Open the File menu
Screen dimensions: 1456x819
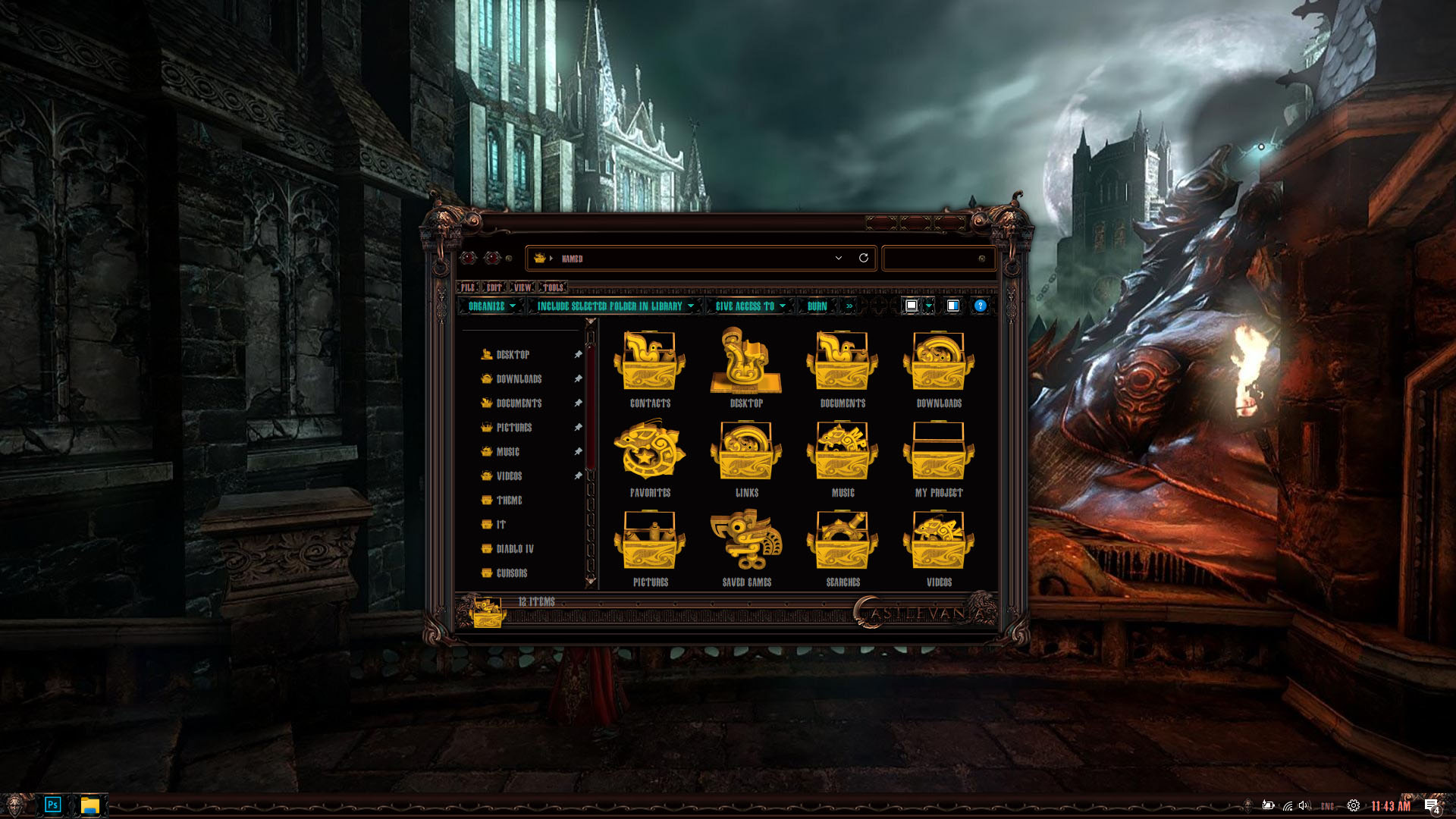468,287
